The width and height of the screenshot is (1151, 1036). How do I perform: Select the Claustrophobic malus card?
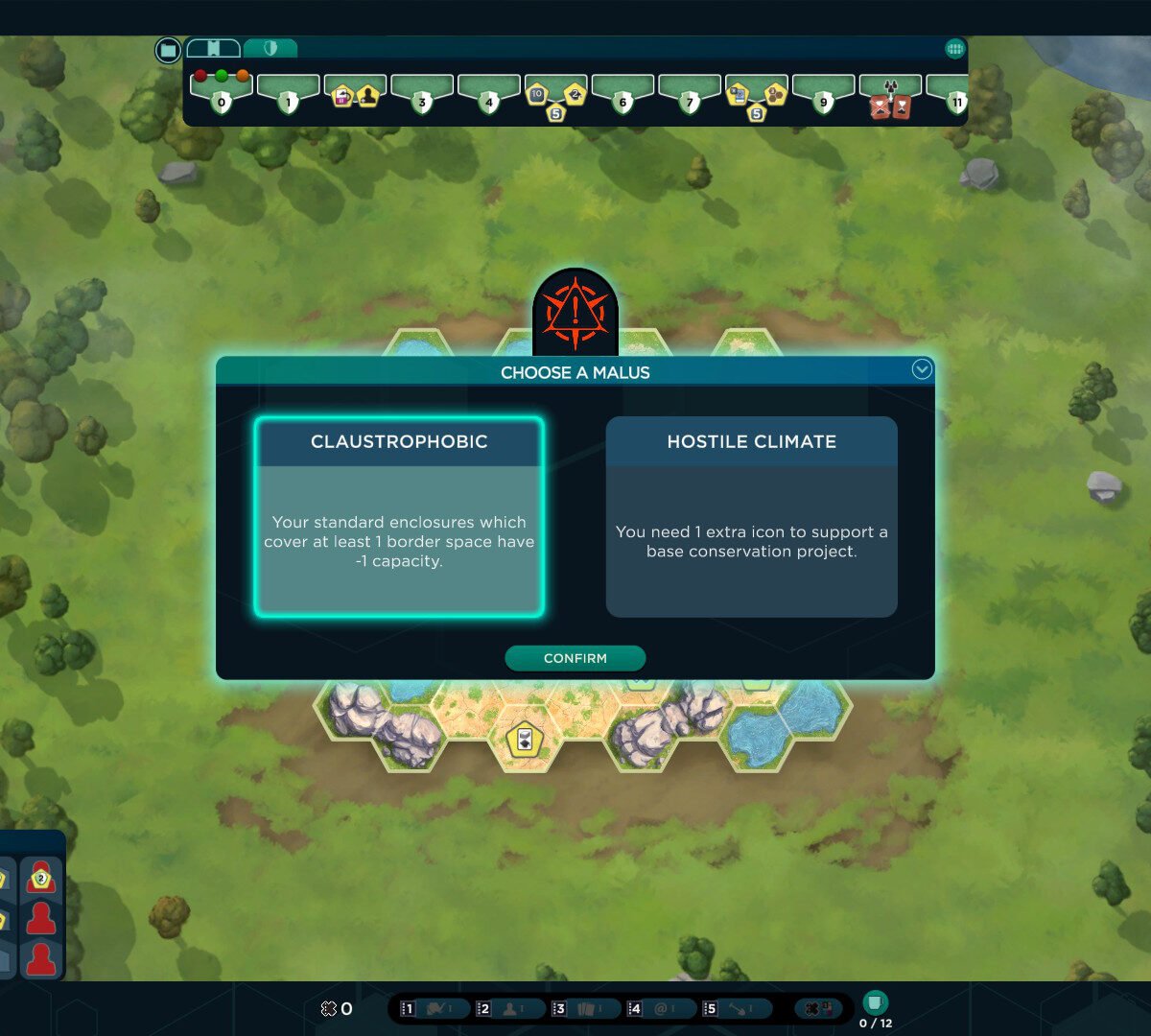click(399, 516)
